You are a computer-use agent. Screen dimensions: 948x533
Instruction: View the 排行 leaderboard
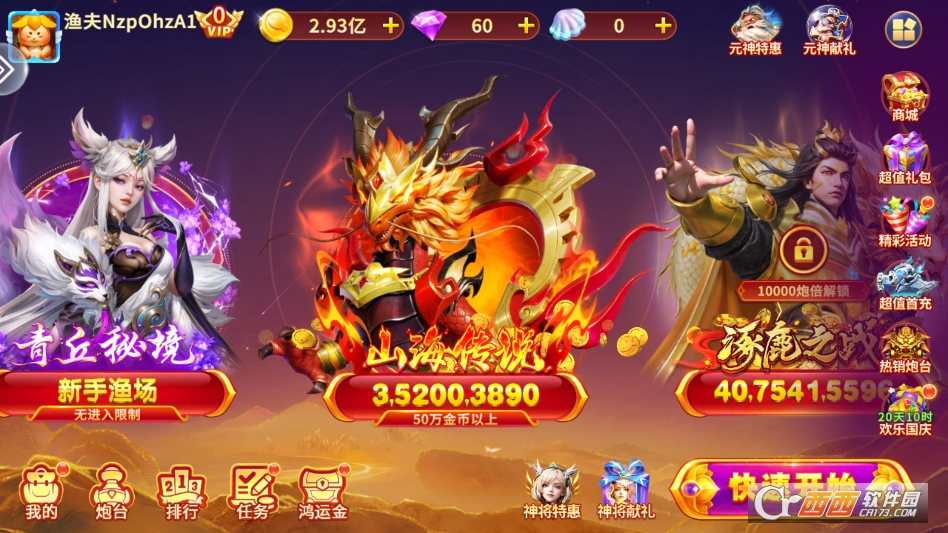(x=181, y=492)
